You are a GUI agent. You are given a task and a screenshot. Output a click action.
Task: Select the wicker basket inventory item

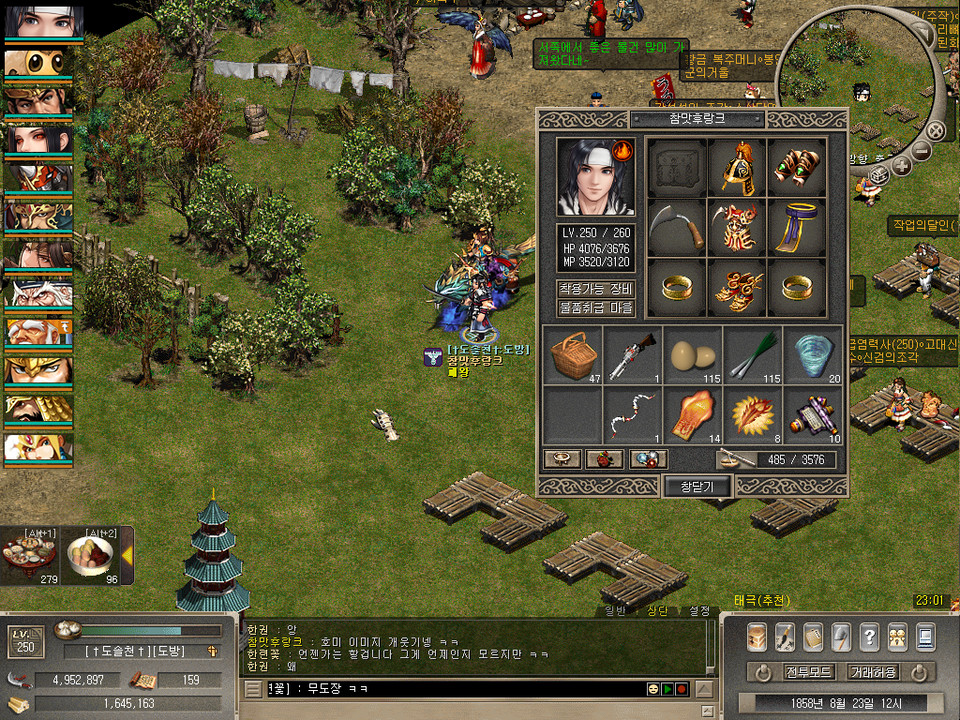tap(572, 355)
